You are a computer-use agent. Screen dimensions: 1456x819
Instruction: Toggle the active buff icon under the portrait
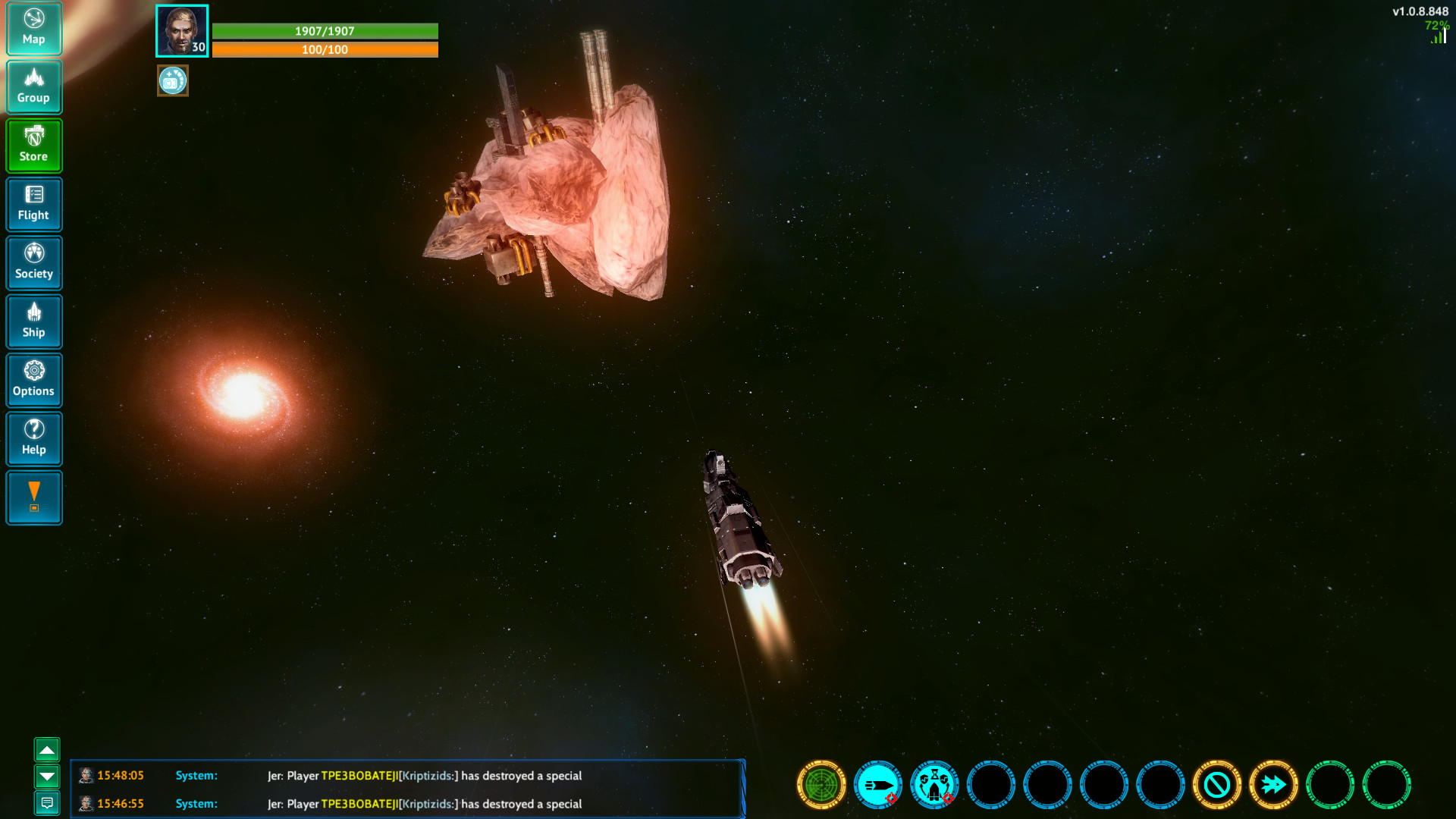pos(172,80)
